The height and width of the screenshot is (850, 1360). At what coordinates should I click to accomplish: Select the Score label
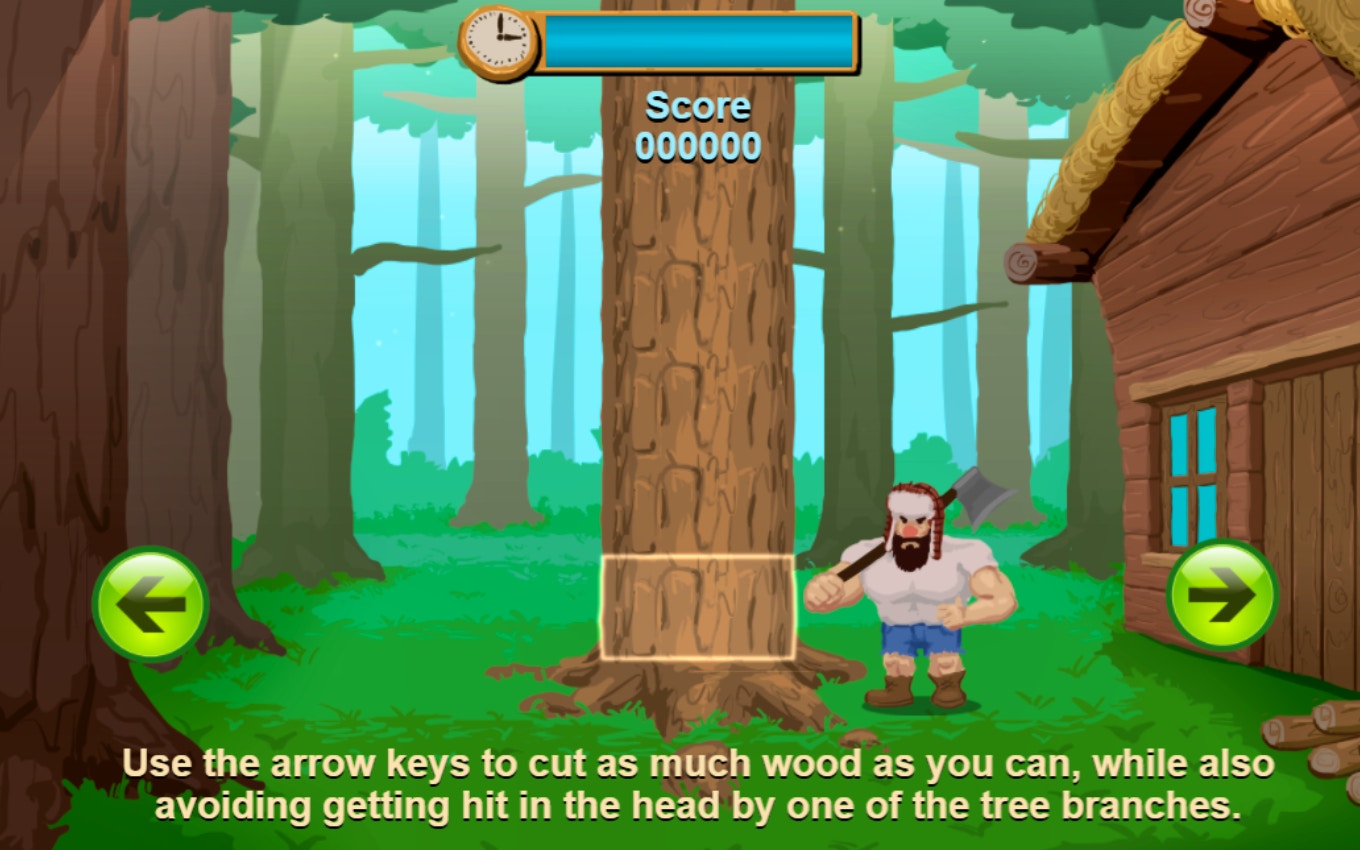click(698, 105)
